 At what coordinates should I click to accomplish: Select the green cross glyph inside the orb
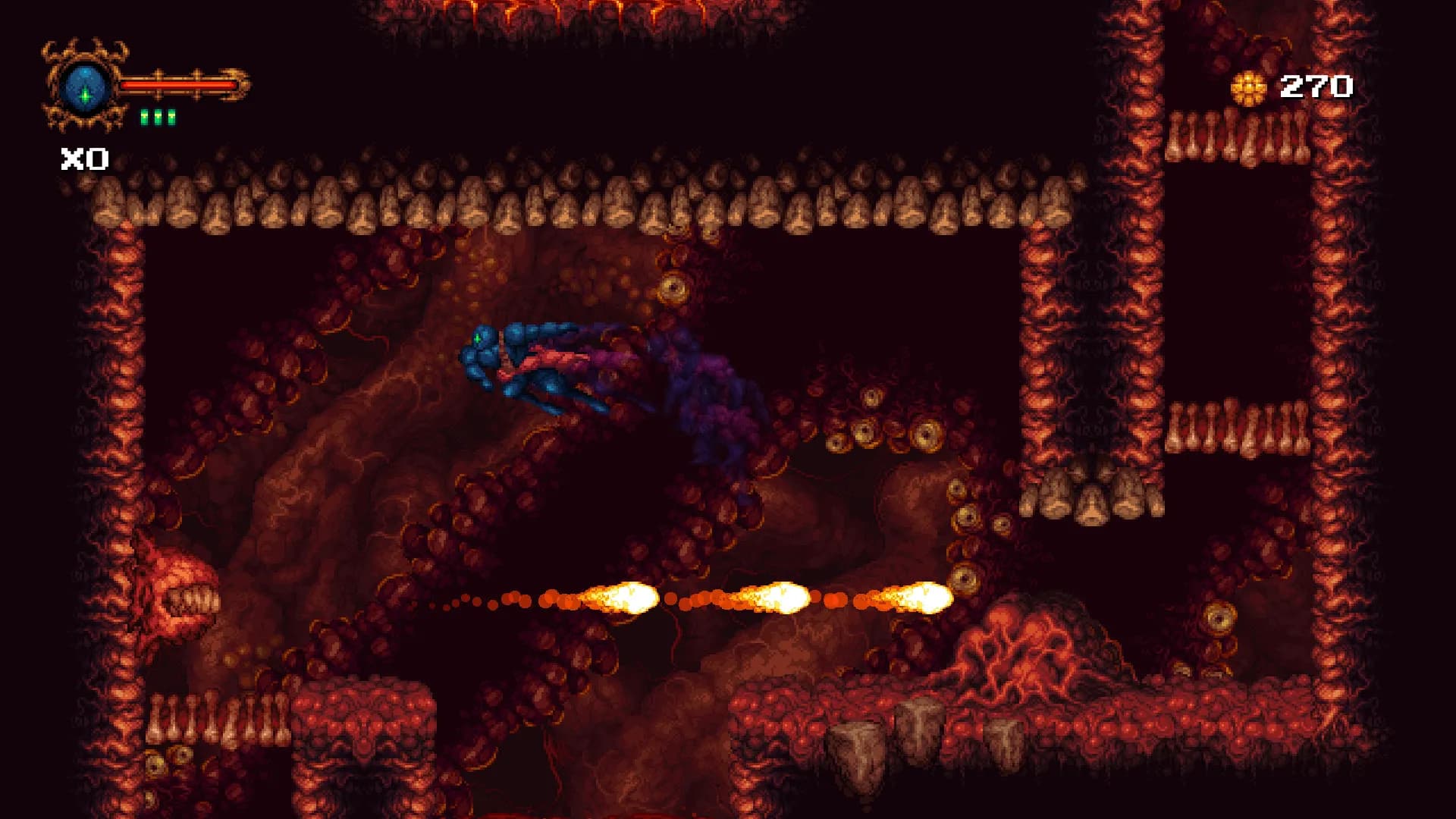pos(86,95)
